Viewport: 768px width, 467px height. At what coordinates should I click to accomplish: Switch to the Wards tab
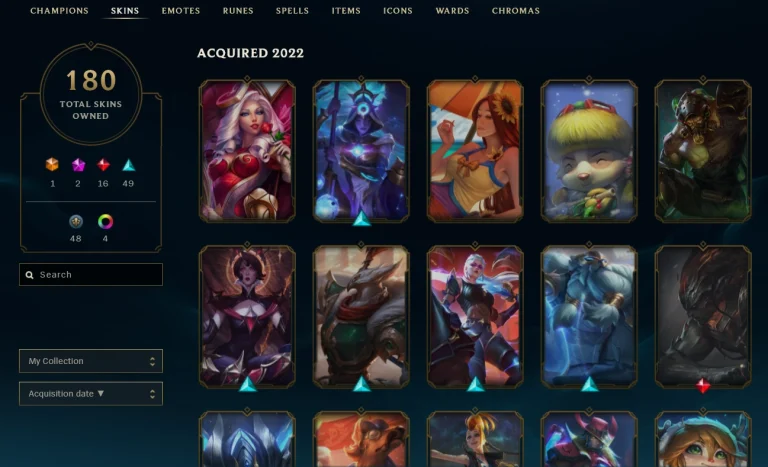[452, 11]
